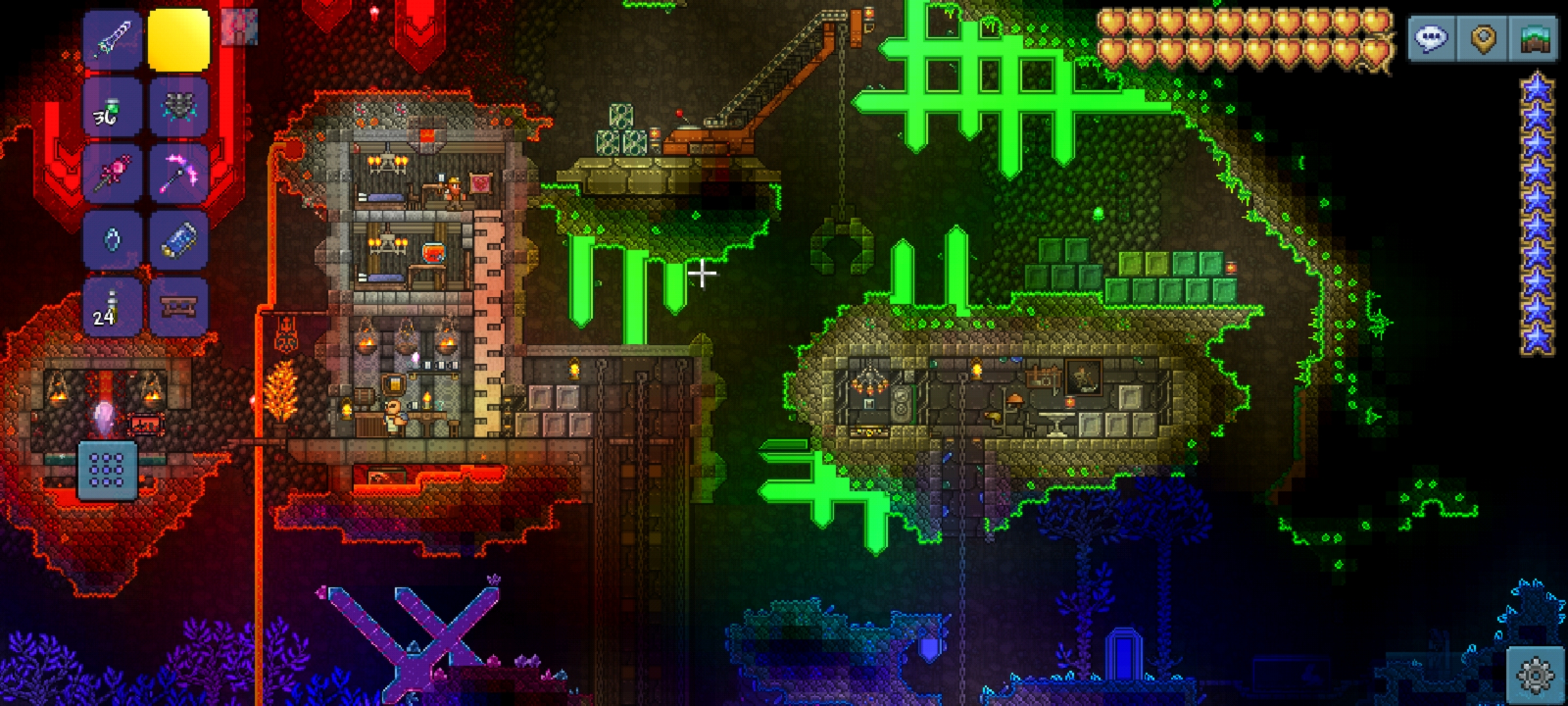1568x706 pixels.
Task: Open the inventory grid button
Action: click(107, 469)
